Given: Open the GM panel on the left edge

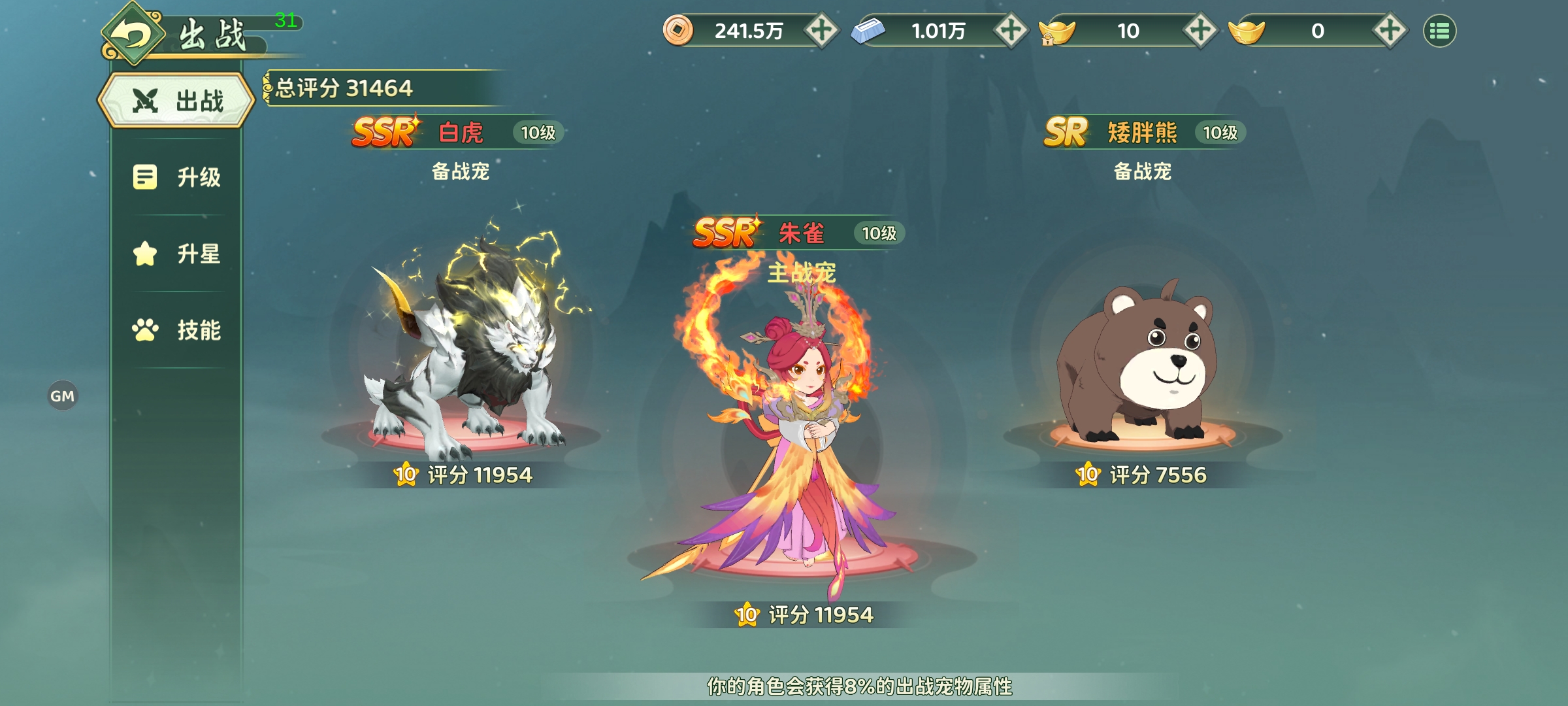Looking at the screenshot, I should 62,395.
